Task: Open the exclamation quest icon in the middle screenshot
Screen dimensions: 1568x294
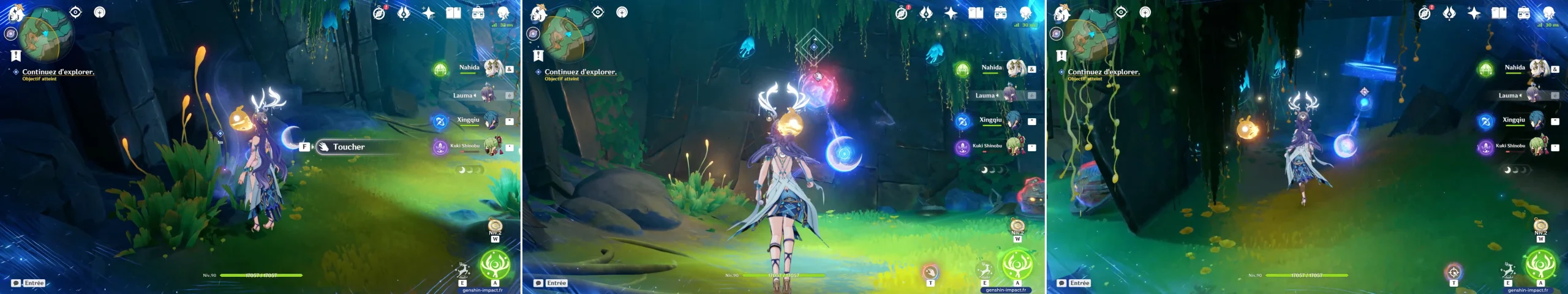Action: pyautogui.click(x=538, y=56)
